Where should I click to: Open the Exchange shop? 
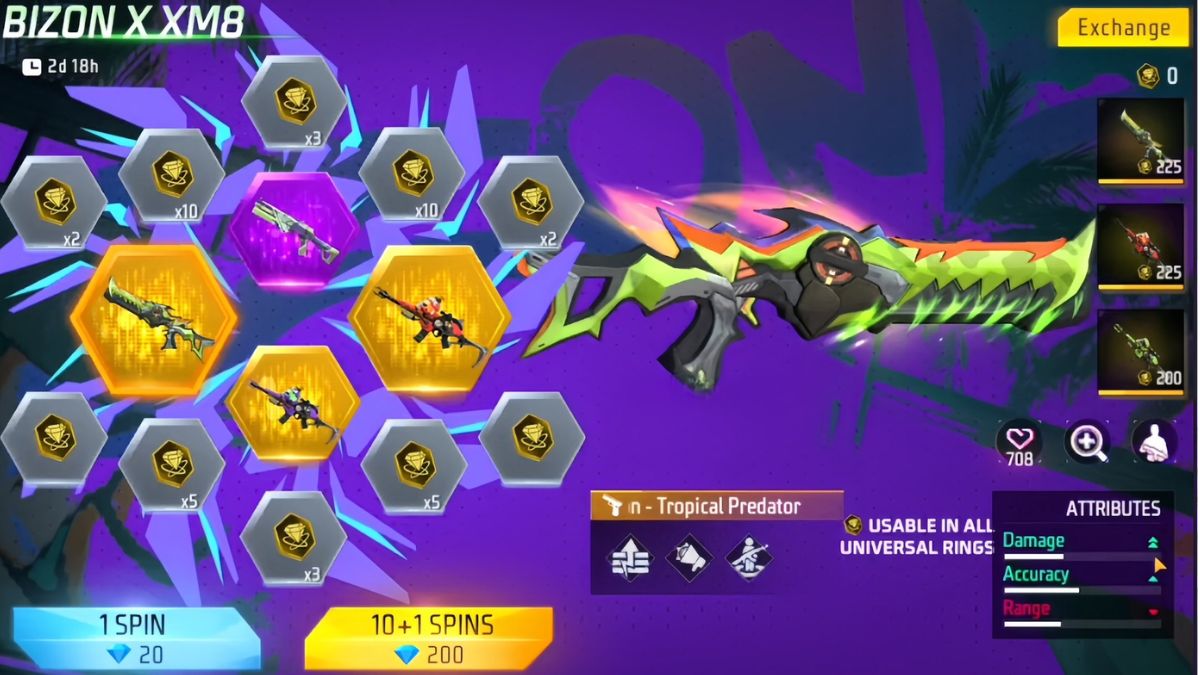[1124, 28]
